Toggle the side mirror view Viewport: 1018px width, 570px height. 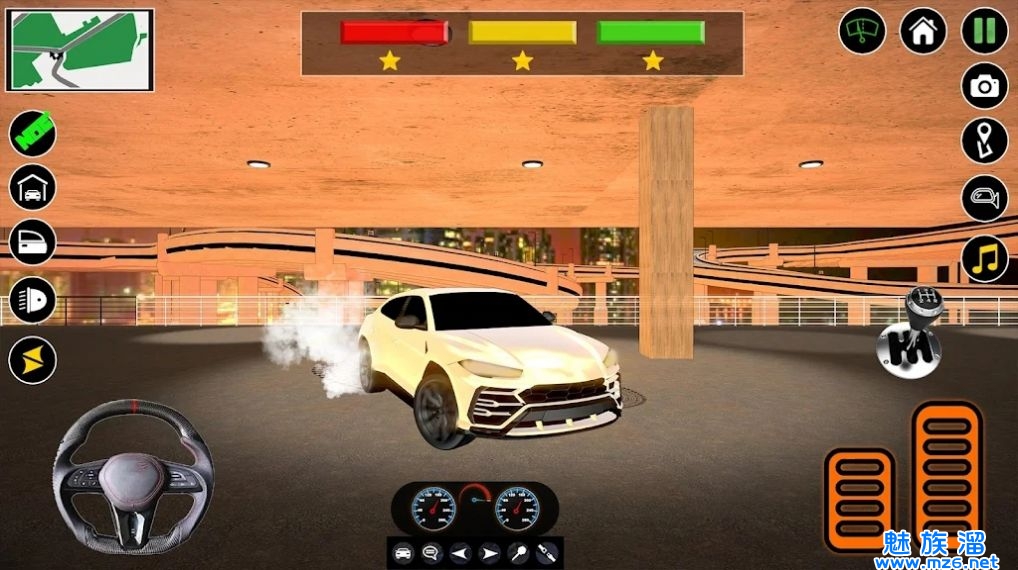[x=985, y=198]
